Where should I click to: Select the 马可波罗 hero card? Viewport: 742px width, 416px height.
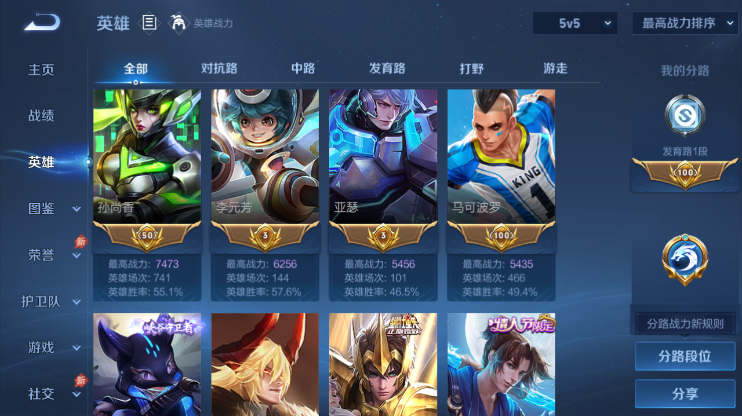click(x=501, y=160)
